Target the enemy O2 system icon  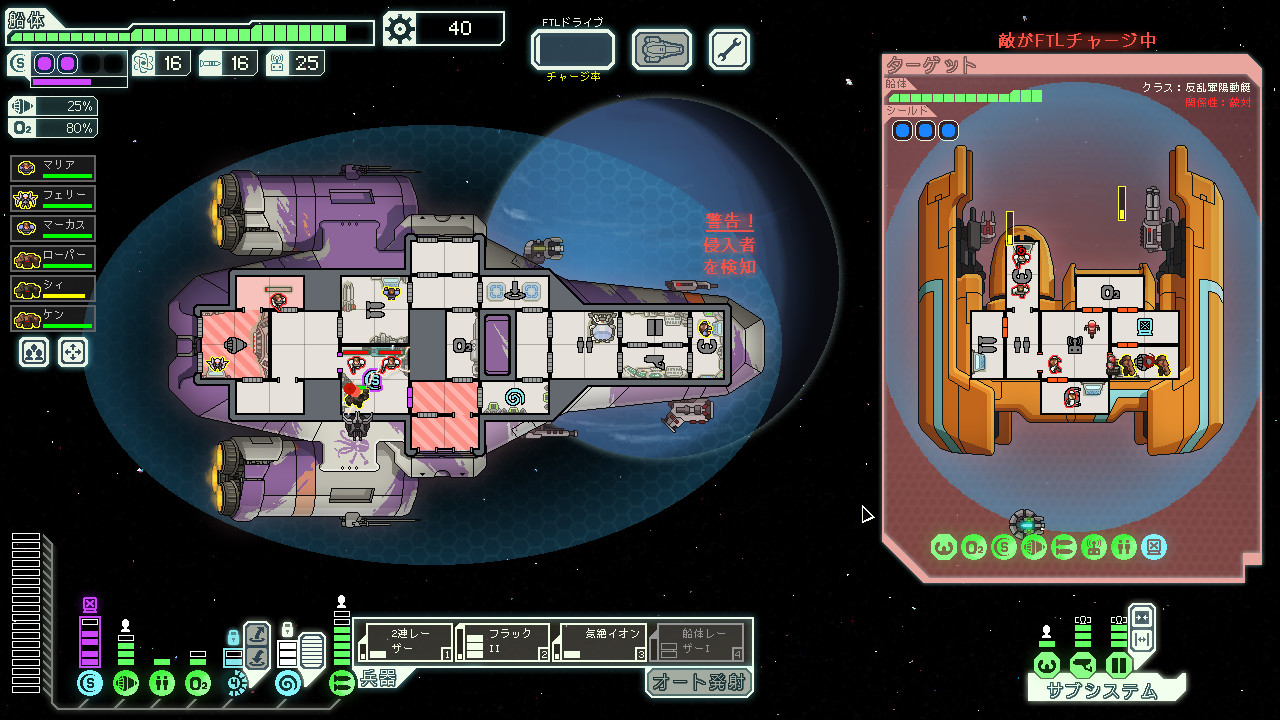point(975,547)
